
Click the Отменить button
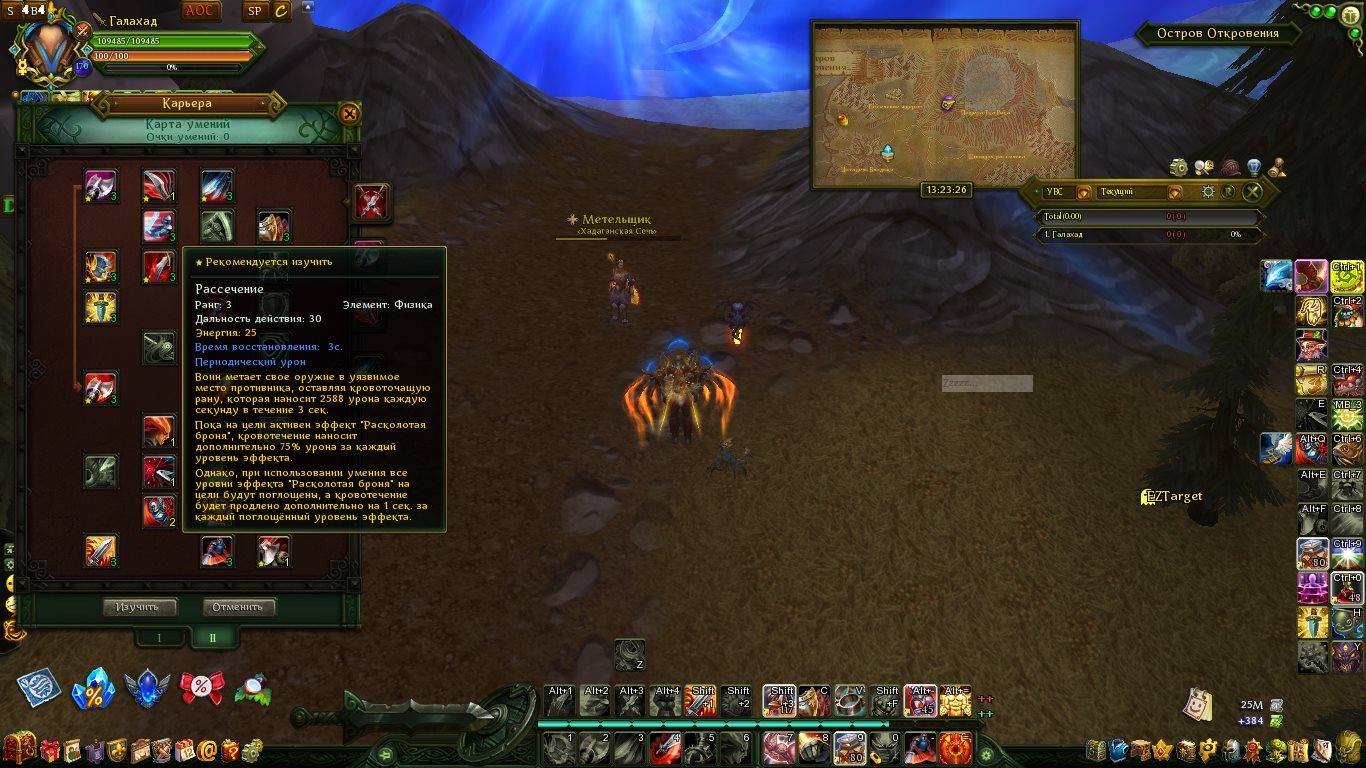pos(239,607)
